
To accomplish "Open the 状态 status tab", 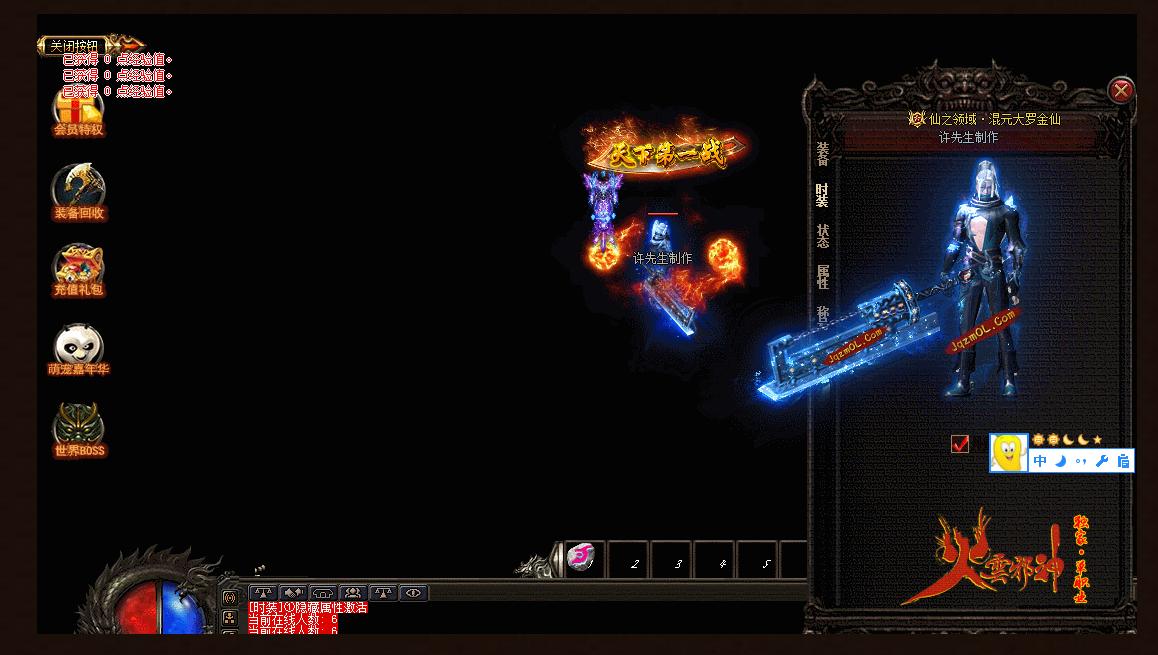I will click(822, 236).
